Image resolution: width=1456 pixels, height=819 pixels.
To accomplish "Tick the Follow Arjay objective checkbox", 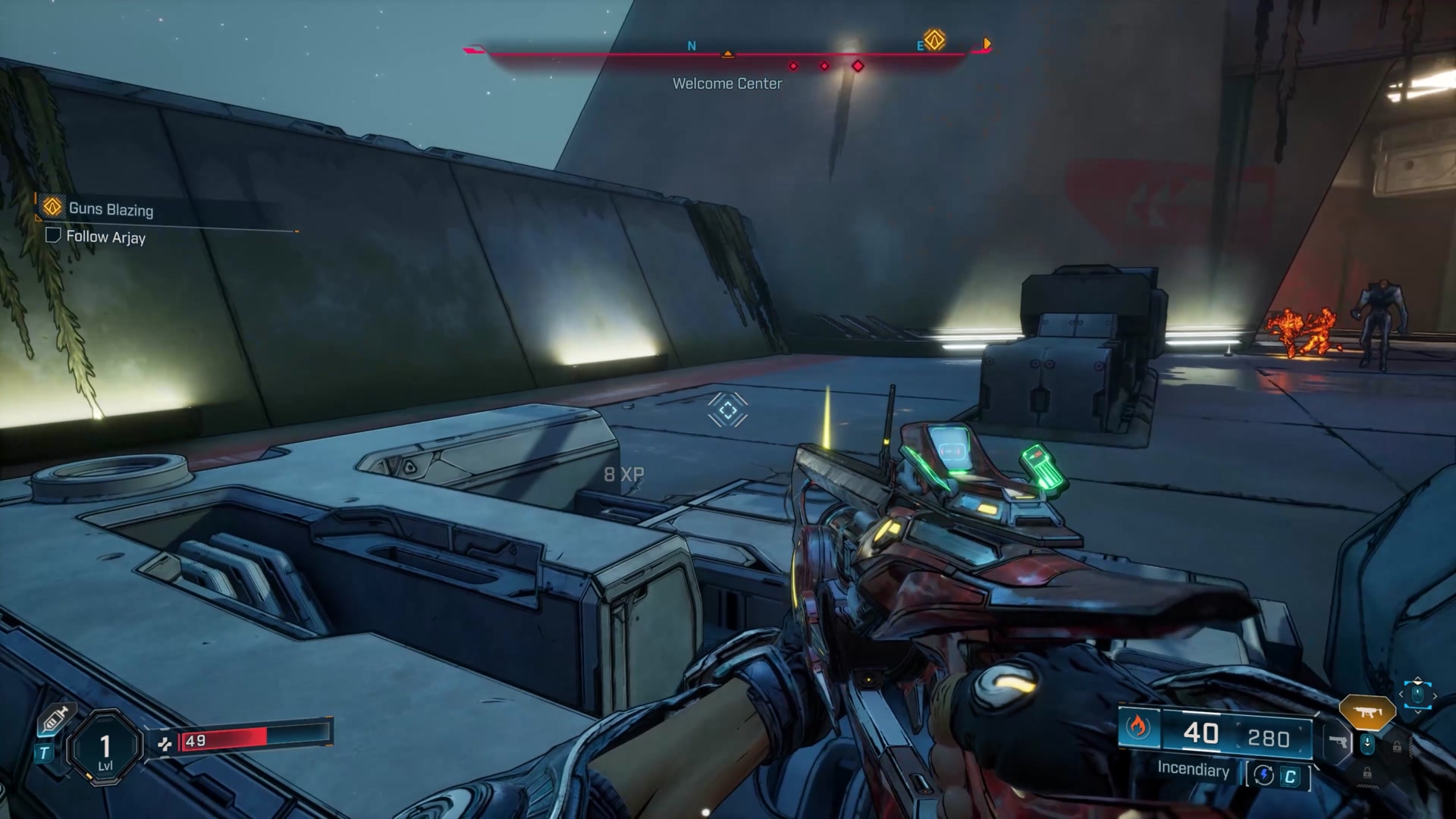I will tap(53, 235).
